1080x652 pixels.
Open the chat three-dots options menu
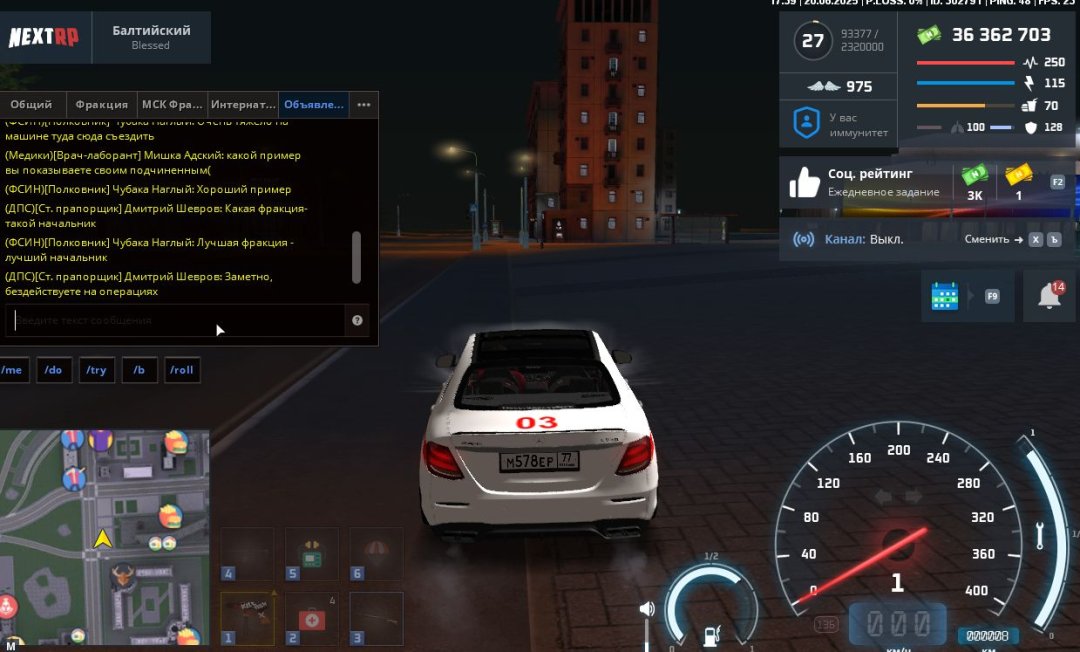[364, 104]
